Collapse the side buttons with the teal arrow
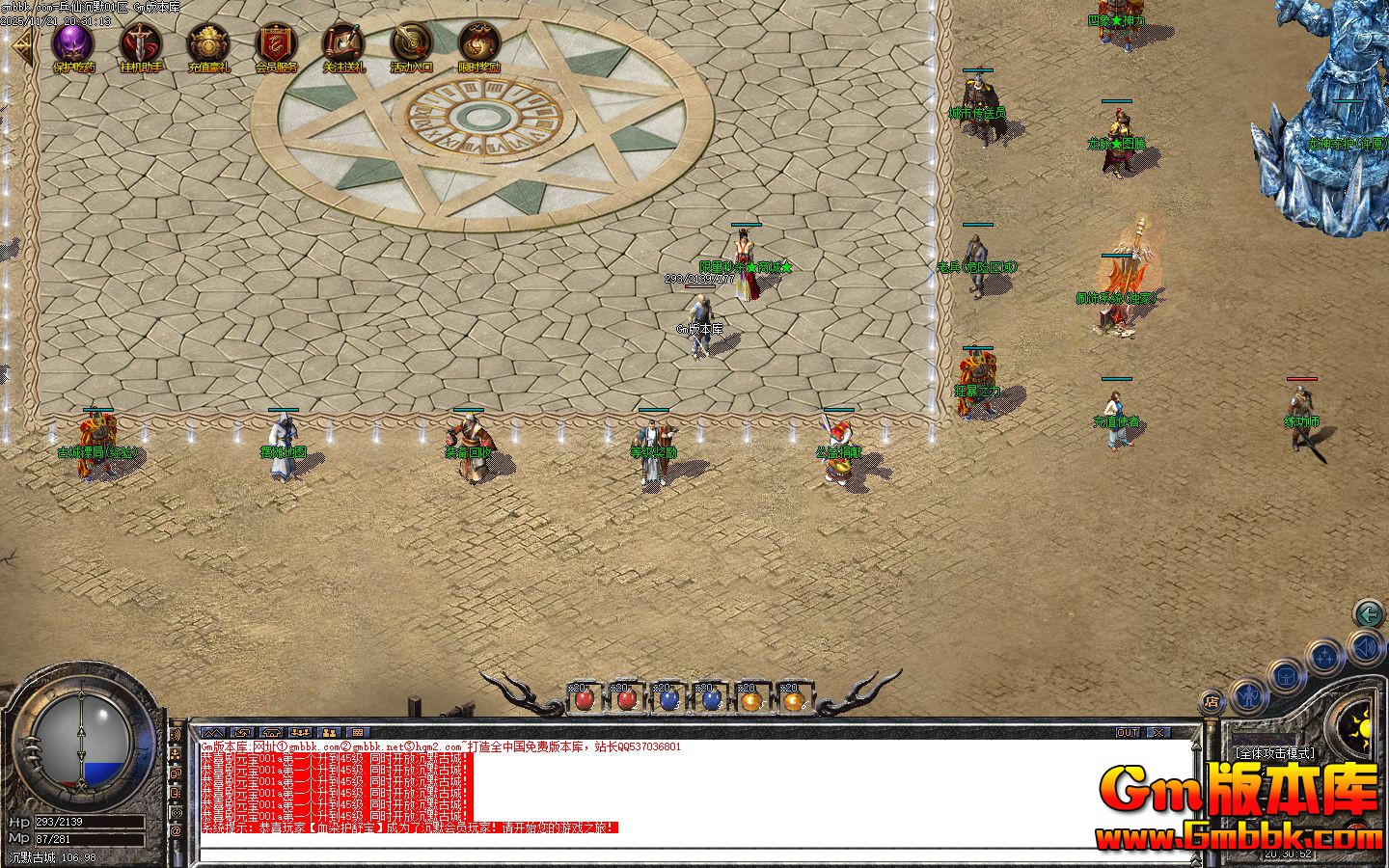The image size is (1389, 868). click(x=1369, y=613)
